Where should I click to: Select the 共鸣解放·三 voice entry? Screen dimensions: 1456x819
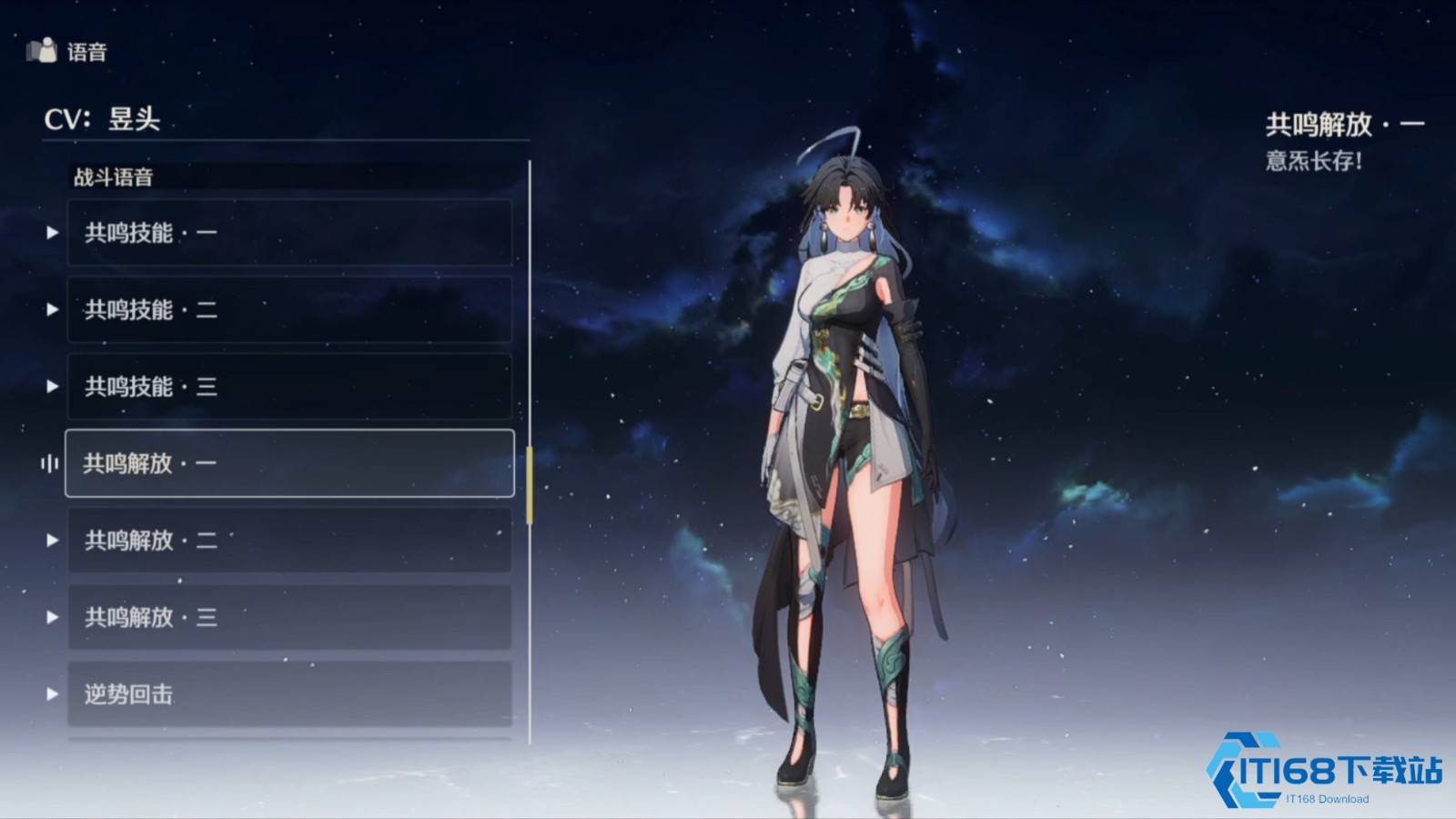289,617
